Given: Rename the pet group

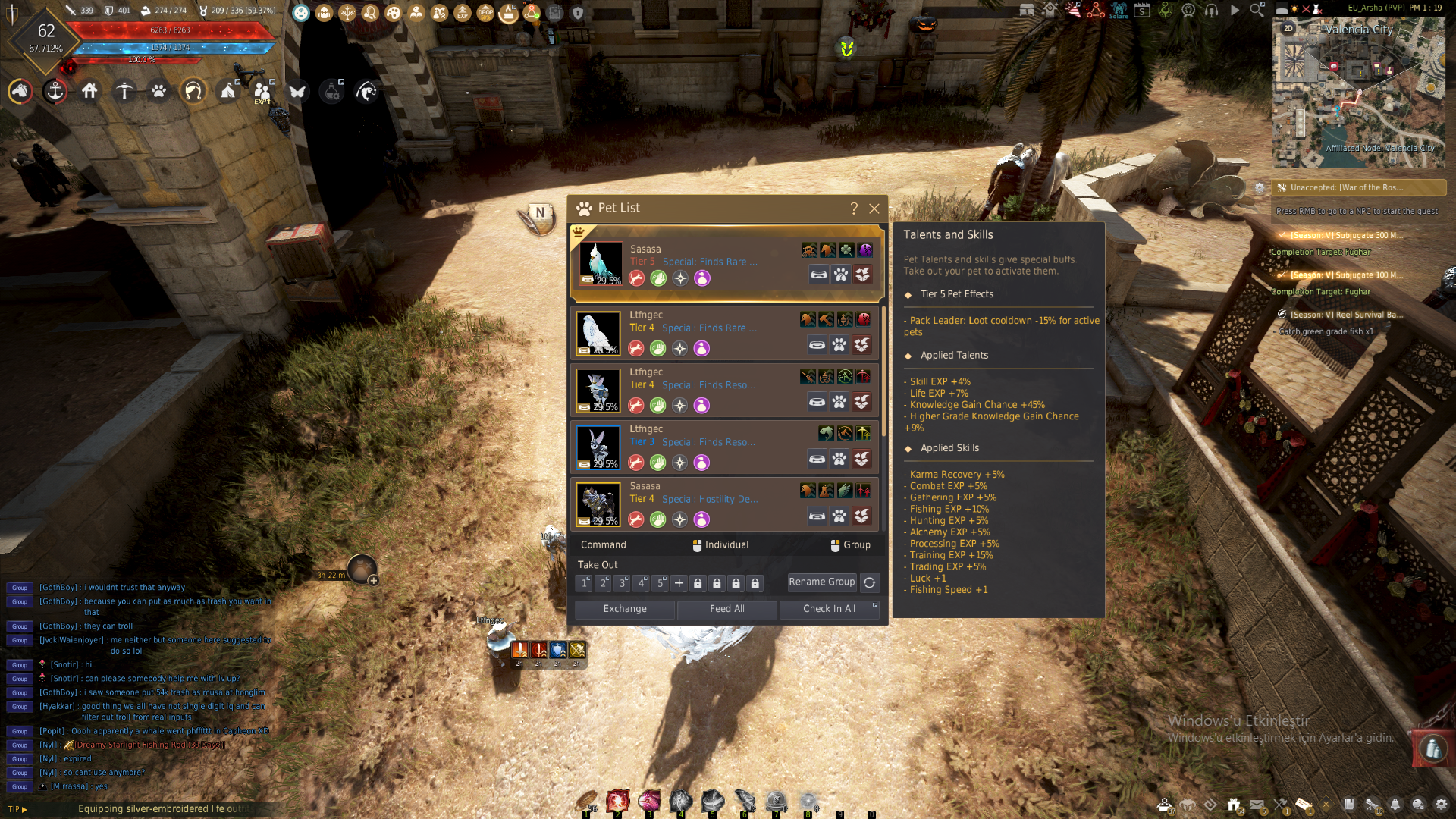Looking at the screenshot, I should click(821, 582).
